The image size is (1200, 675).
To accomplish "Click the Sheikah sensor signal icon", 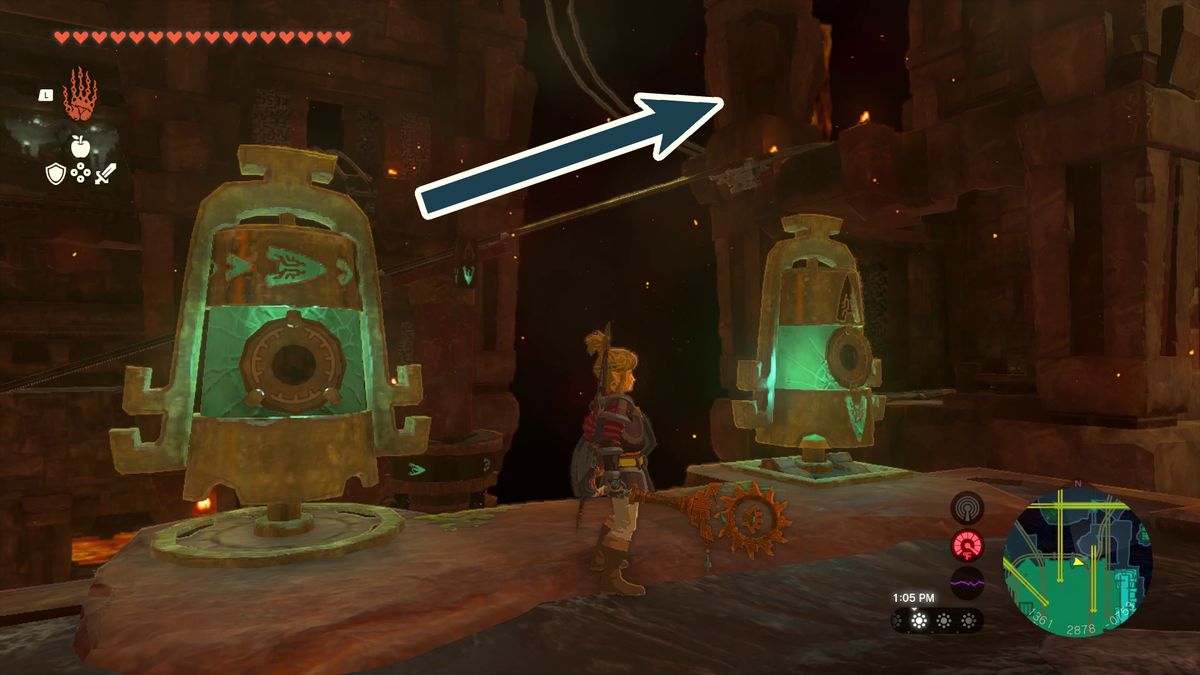I will click(x=967, y=508).
